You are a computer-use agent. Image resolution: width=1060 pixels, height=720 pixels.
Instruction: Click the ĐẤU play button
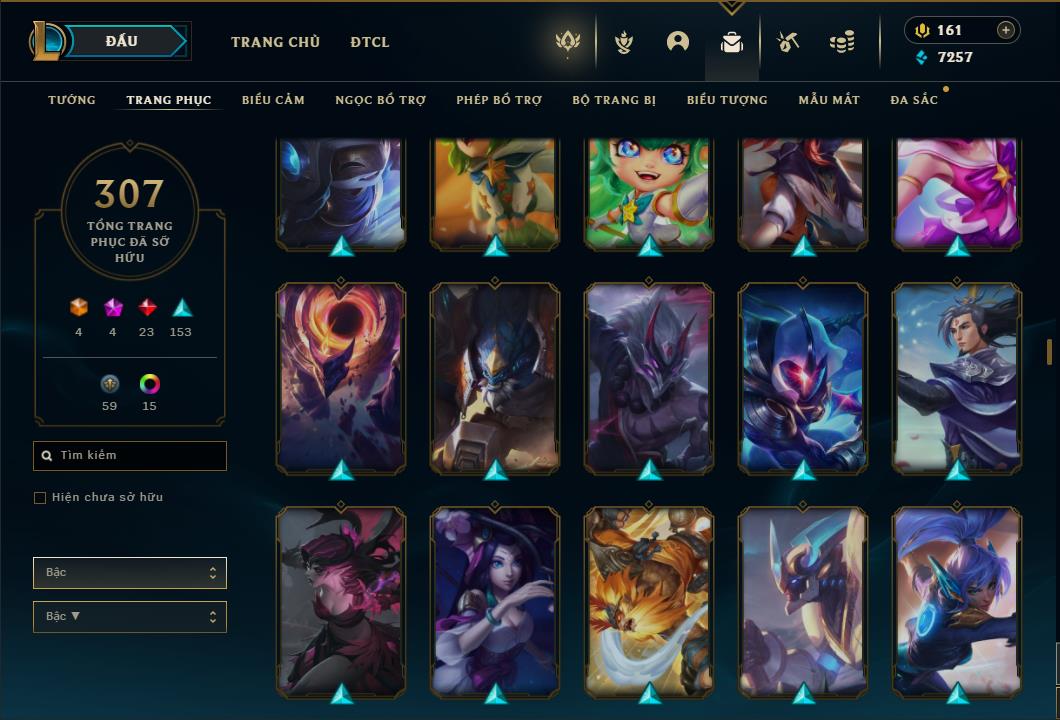[122, 41]
